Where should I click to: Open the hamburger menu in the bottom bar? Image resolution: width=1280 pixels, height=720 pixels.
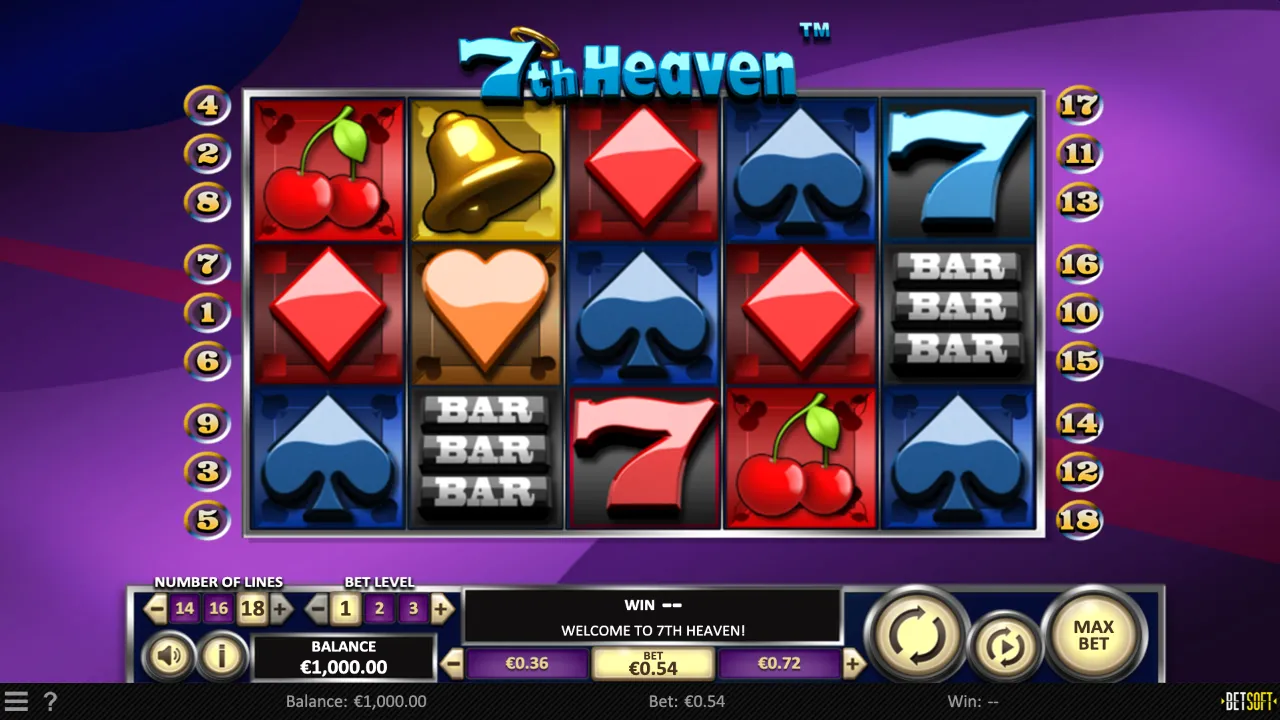18,701
